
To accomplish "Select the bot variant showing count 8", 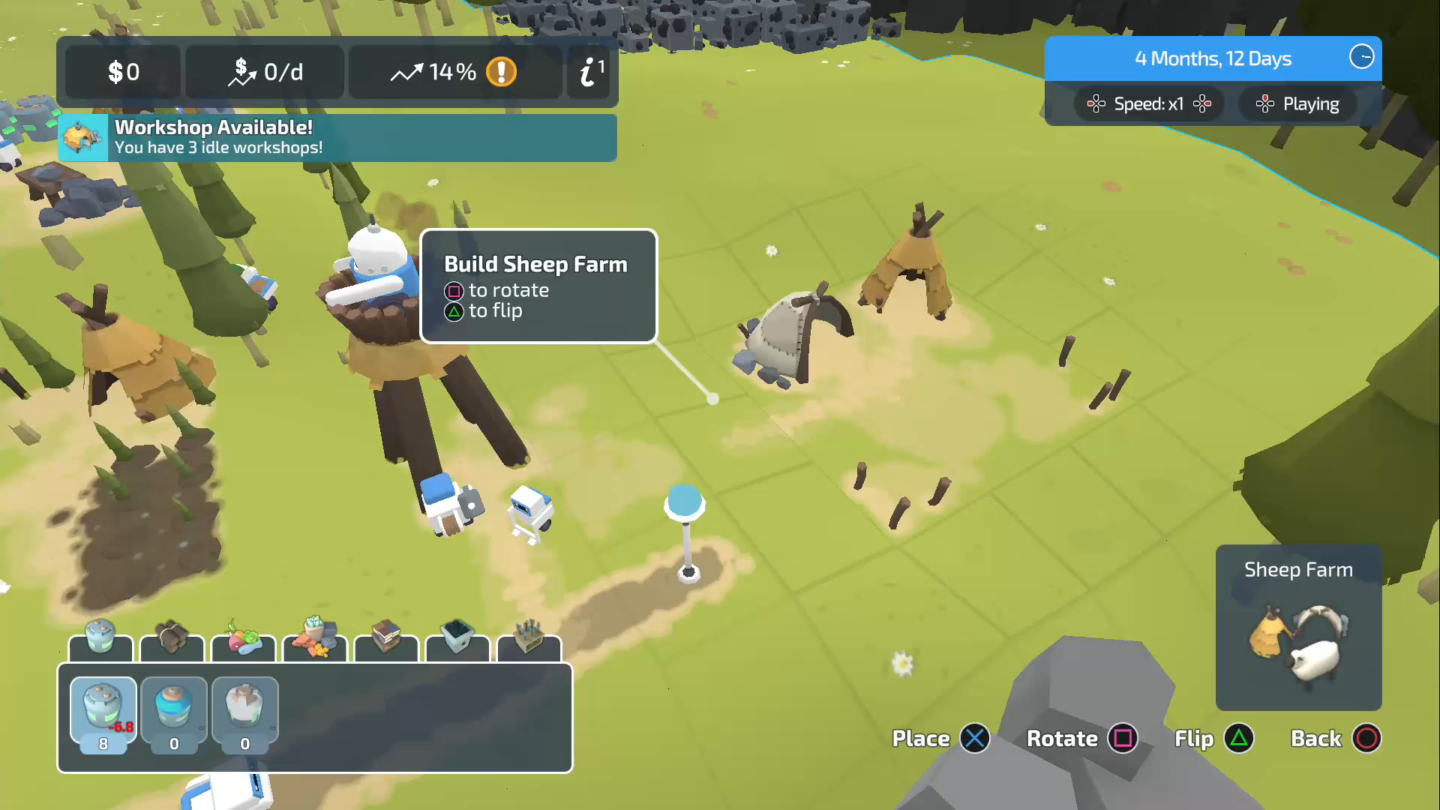I will tap(103, 710).
